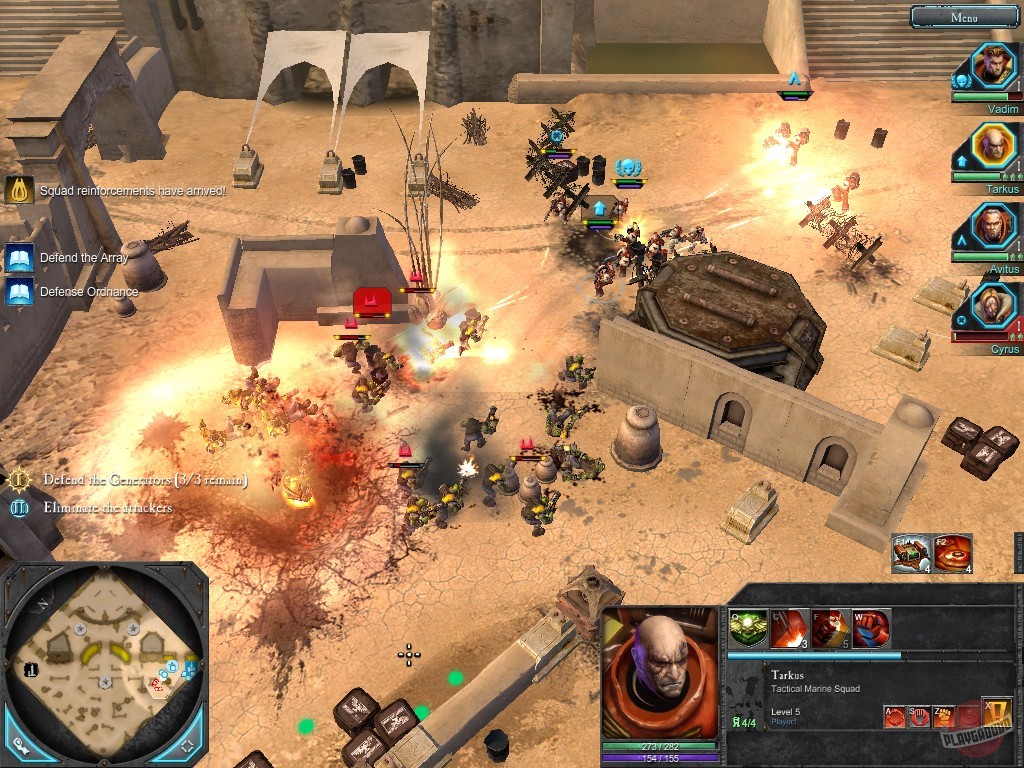Select Tarkus's squad portrait
The height and width of the screenshot is (768, 1024).
pyautogui.click(x=993, y=146)
